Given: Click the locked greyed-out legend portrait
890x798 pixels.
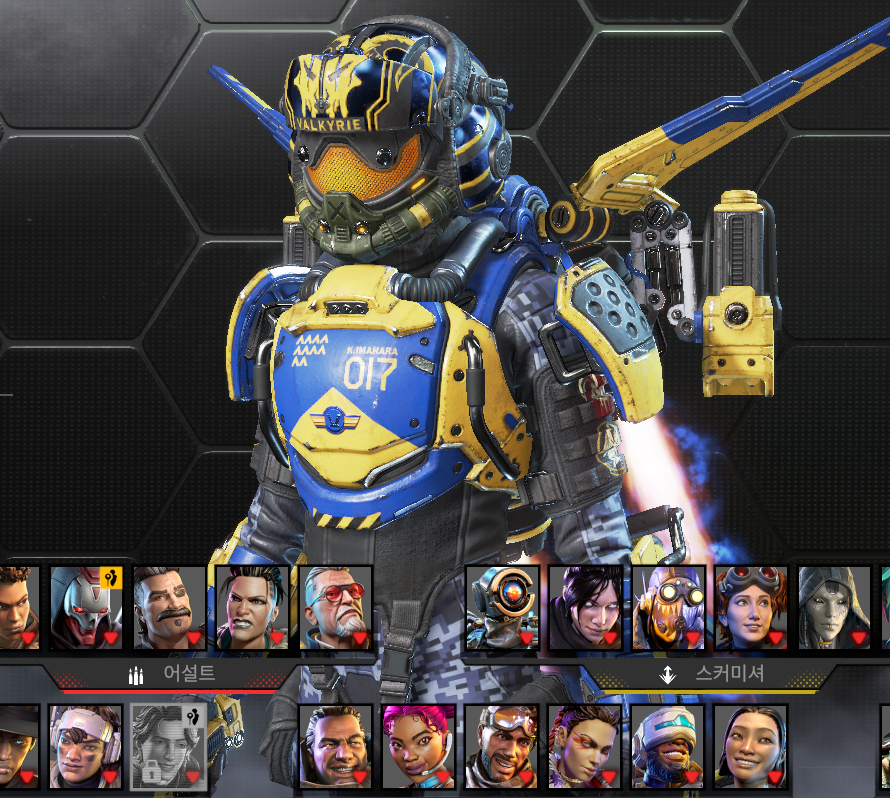Looking at the screenshot, I should [169, 746].
